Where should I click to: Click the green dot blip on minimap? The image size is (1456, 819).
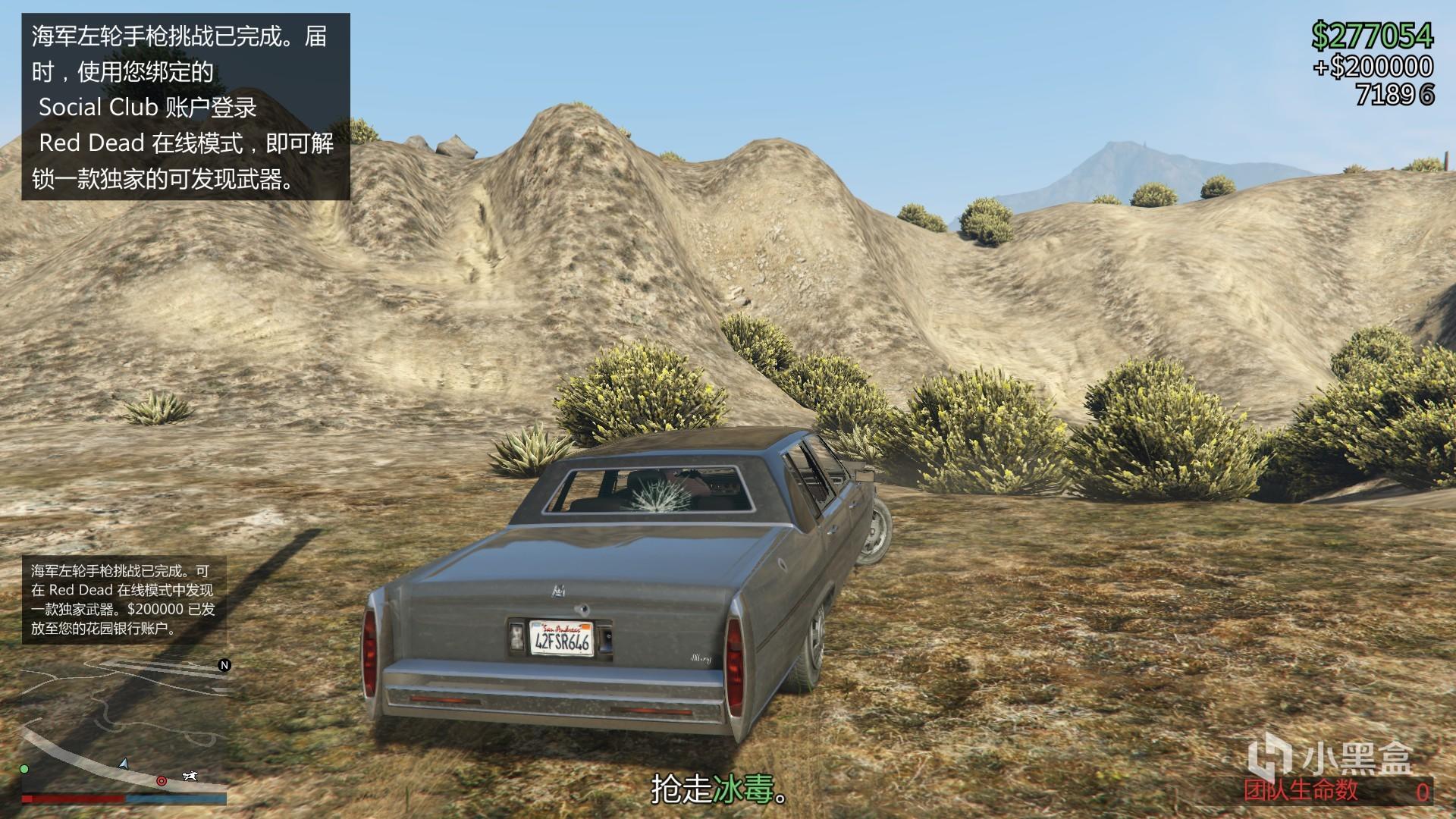(x=24, y=769)
